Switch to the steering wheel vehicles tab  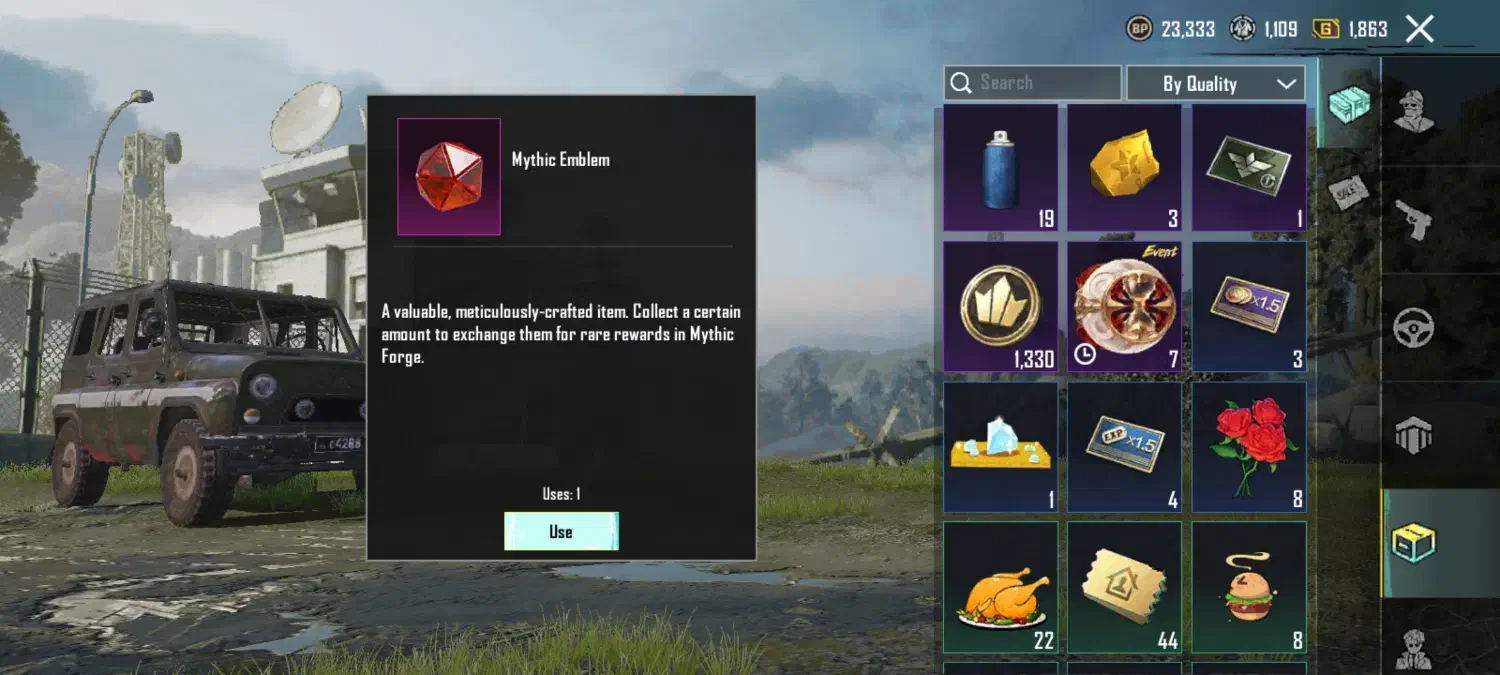(x=1414, y=327)
